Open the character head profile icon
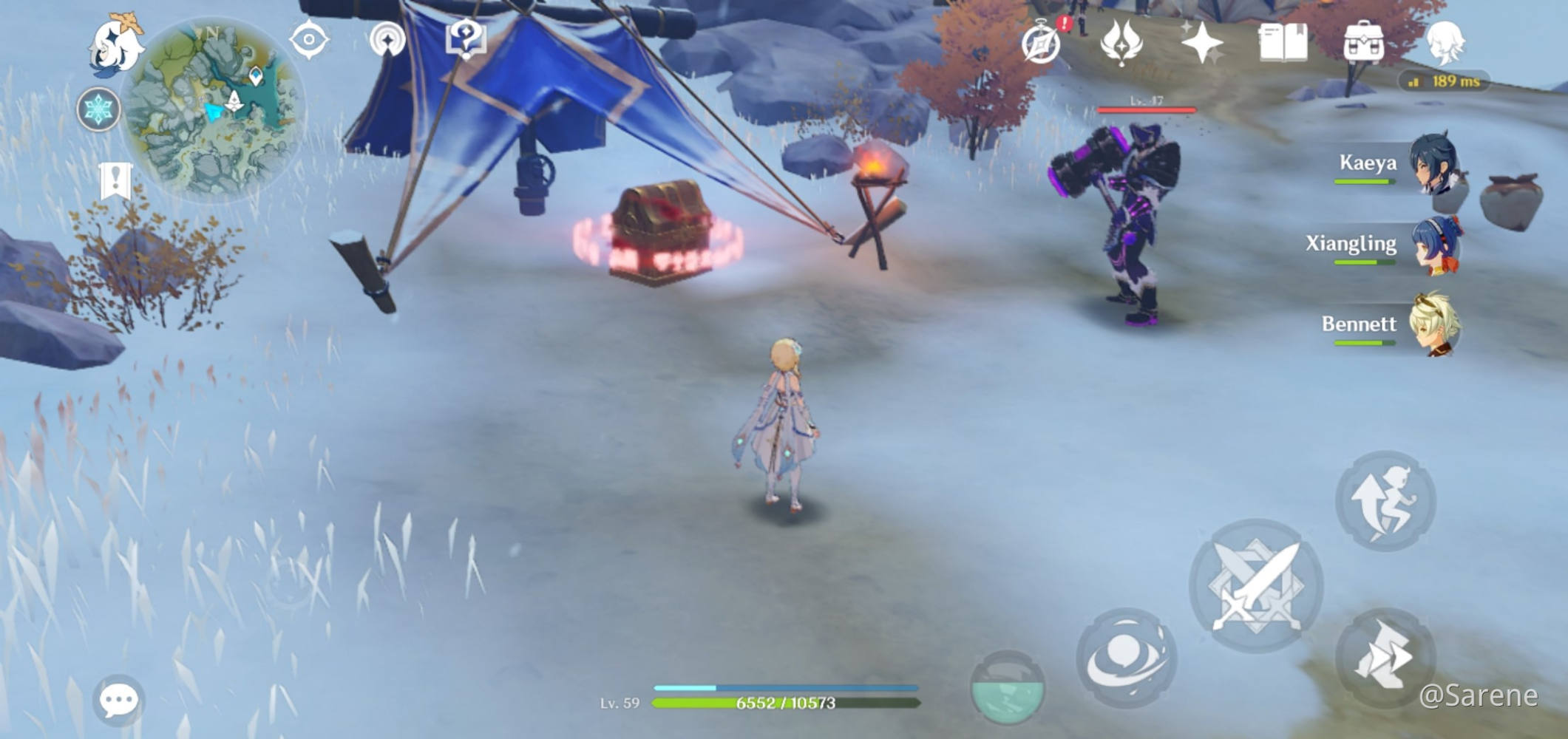Screen dimensions: 1568x739 point(1444,43)
